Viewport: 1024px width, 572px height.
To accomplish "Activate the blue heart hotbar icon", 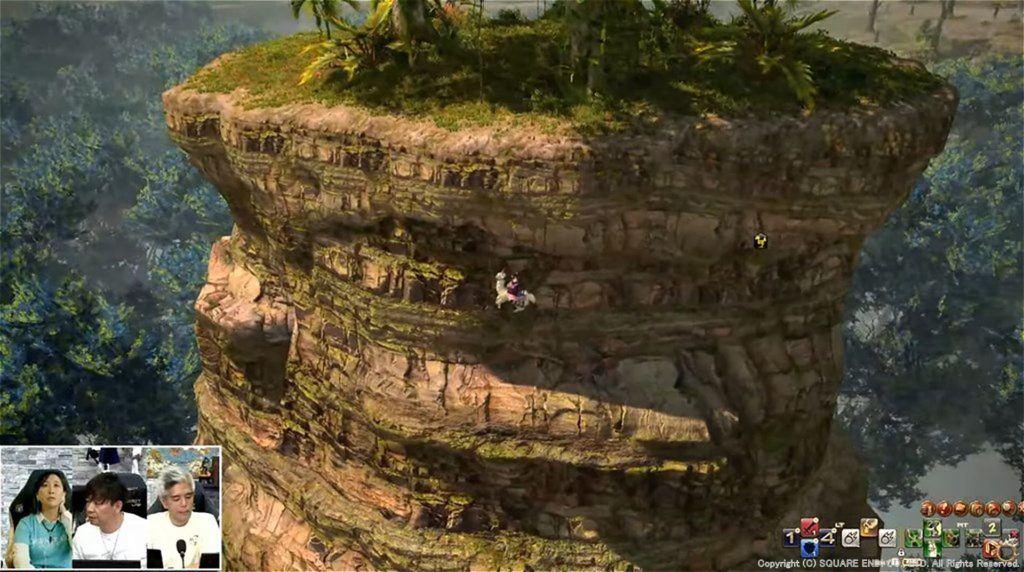I will click(x=810, y=547).
